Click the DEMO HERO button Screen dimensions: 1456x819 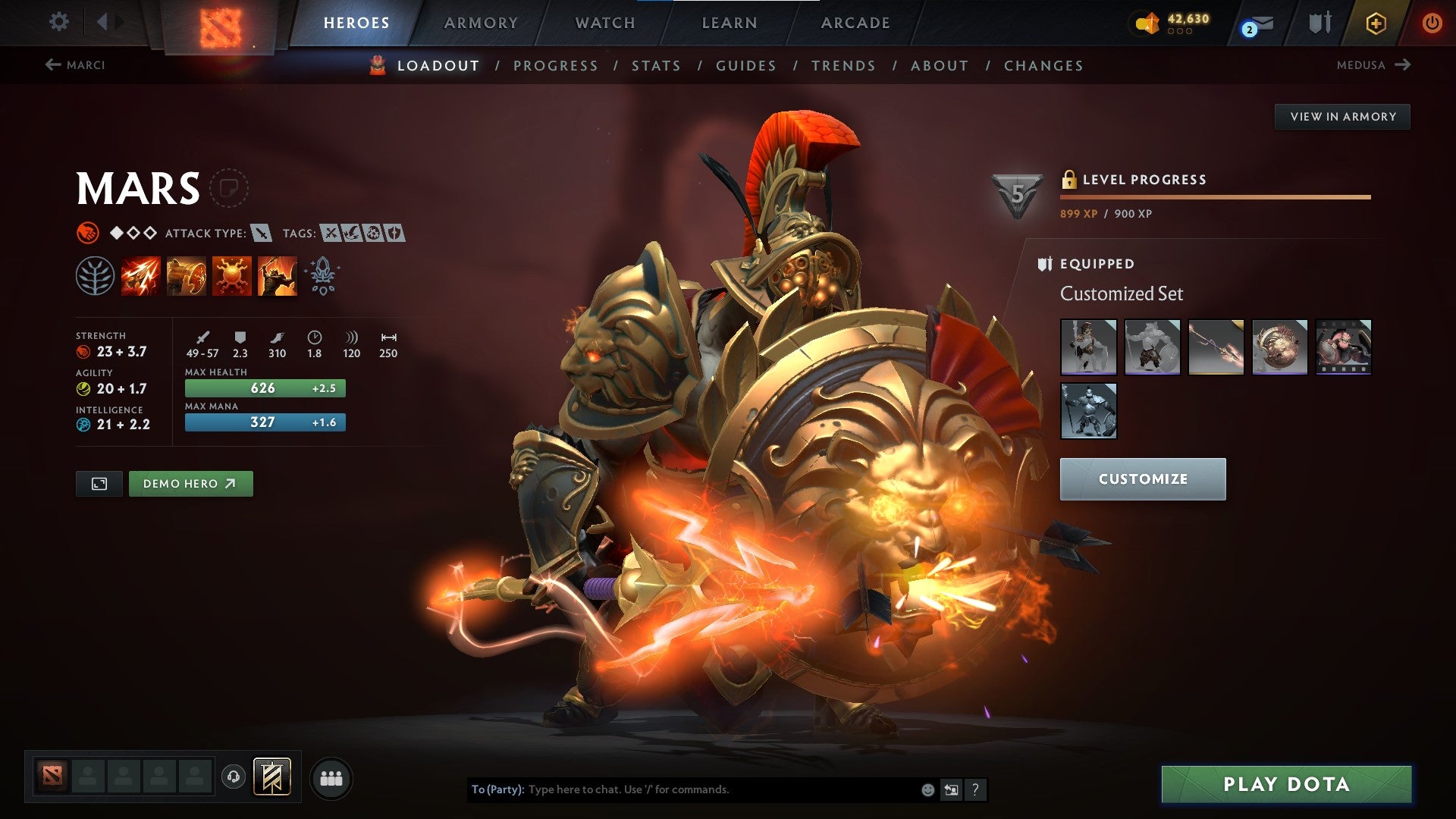pos(190,483)
